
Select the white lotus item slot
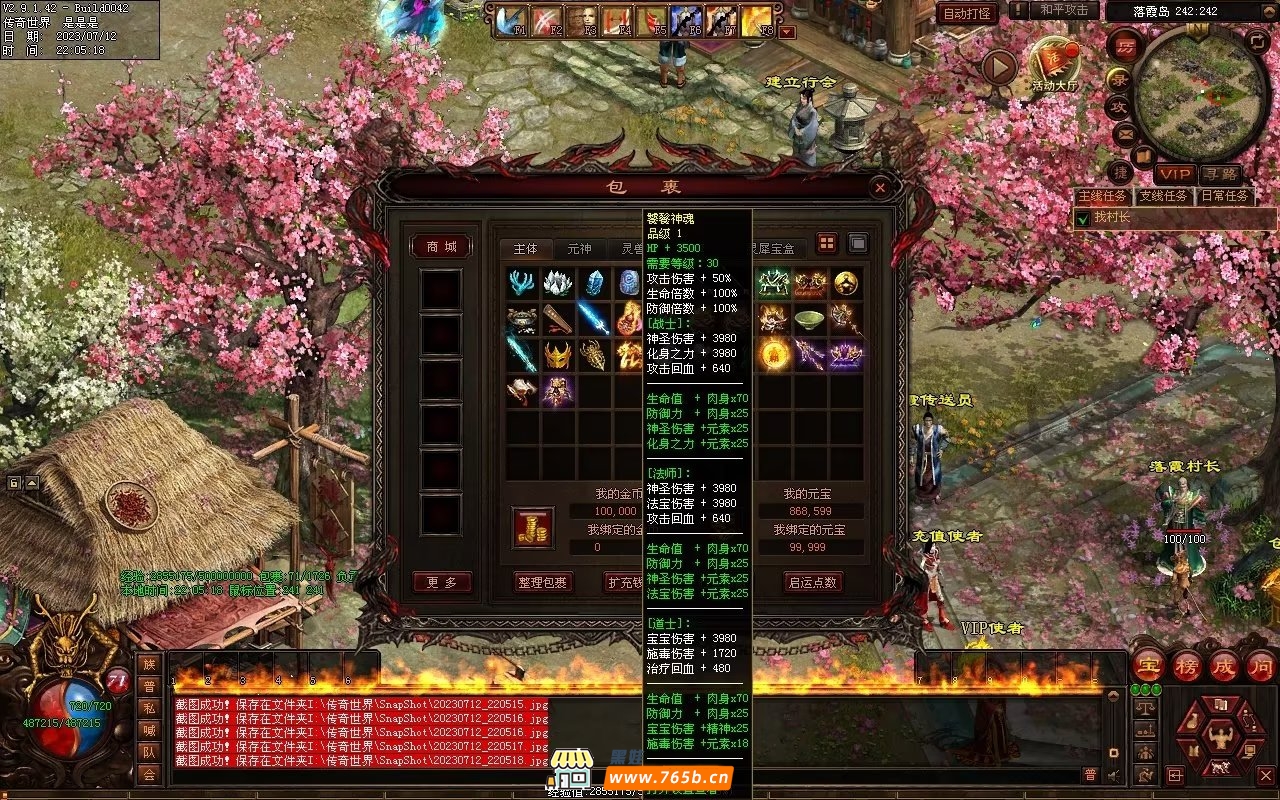(x=558, y=283)
